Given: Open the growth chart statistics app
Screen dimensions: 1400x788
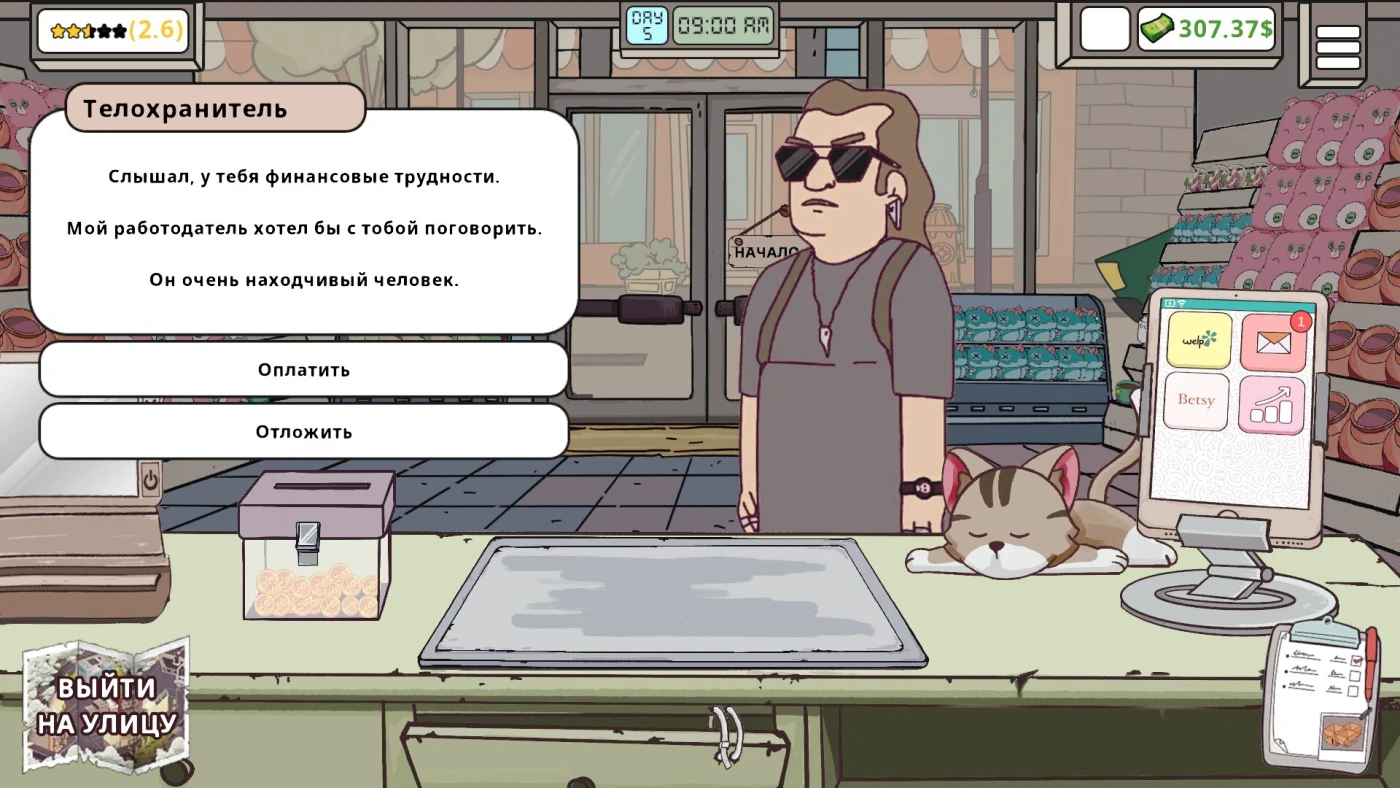Looking at the screenshot, I should [x=1271, y=405].
